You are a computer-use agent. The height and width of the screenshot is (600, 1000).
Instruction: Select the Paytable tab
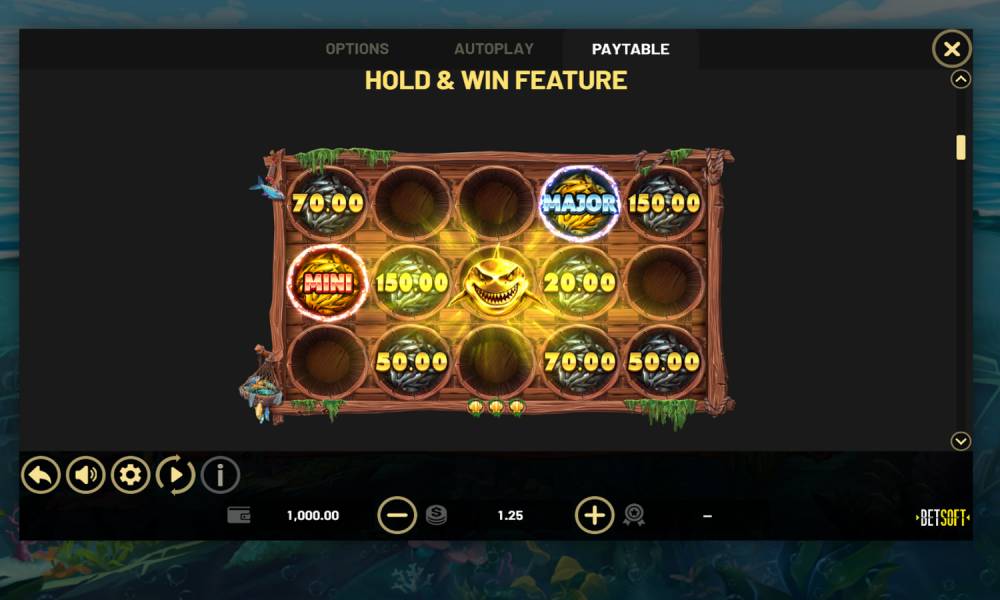click(x=630, y=49)
